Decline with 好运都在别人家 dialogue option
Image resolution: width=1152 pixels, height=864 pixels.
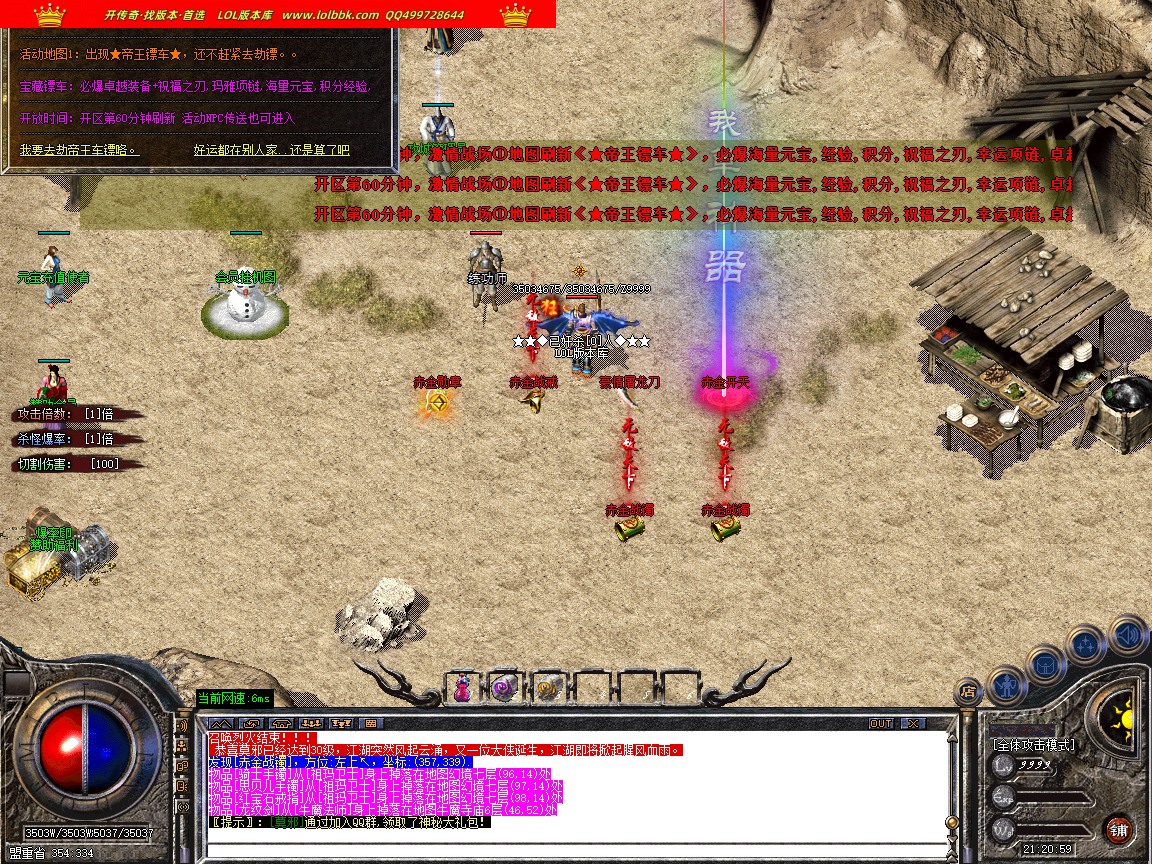(271, 150)
